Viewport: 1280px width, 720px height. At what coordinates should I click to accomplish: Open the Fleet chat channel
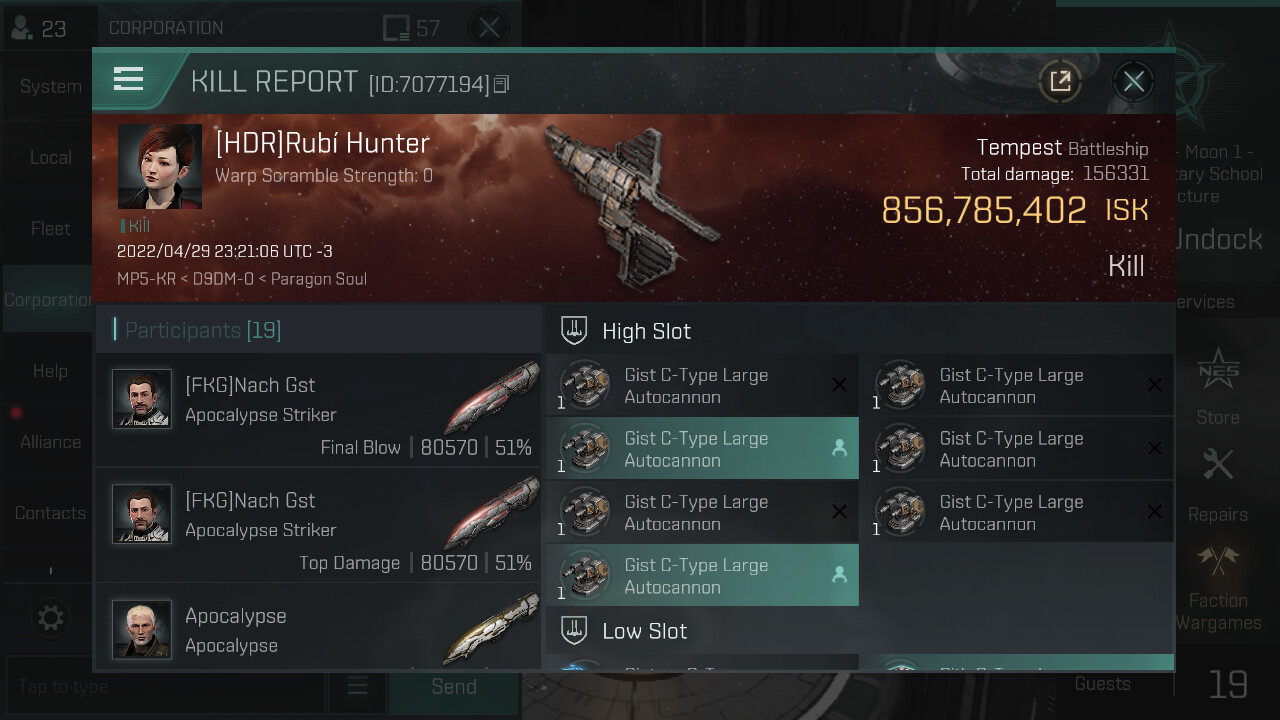coord(50,229)
